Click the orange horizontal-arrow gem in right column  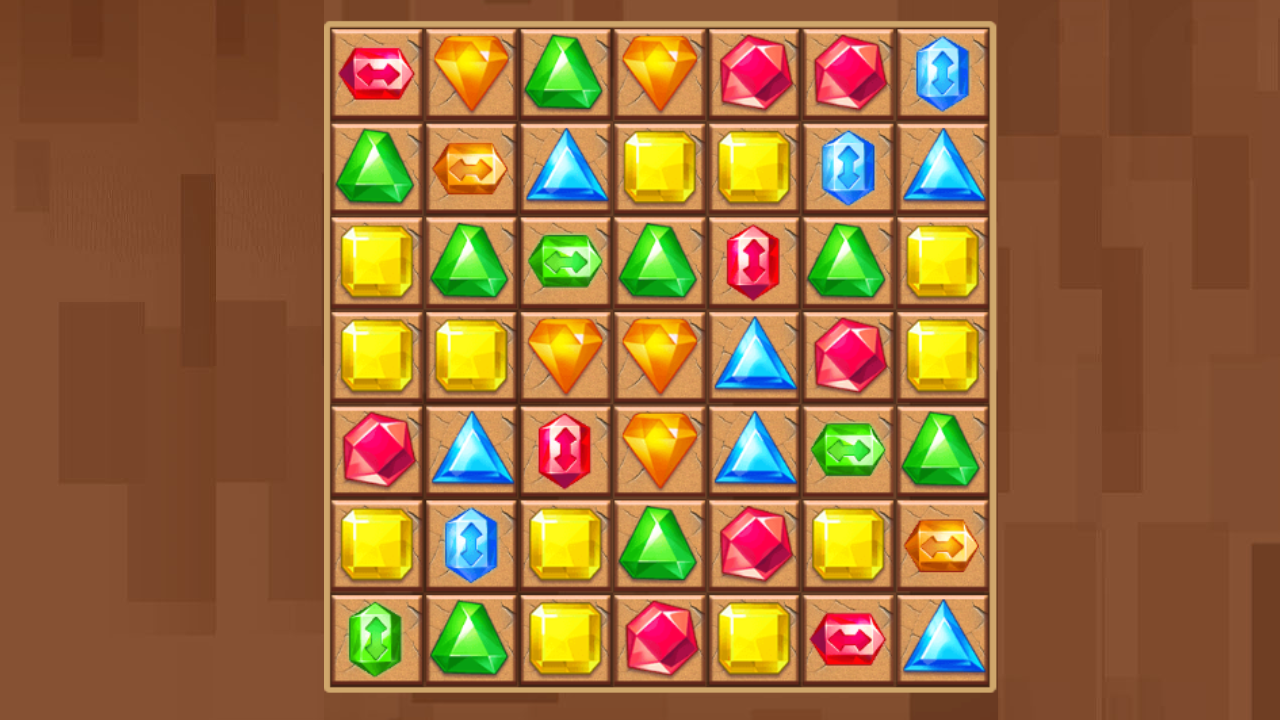pyautogui.click(x=943, y=545)
